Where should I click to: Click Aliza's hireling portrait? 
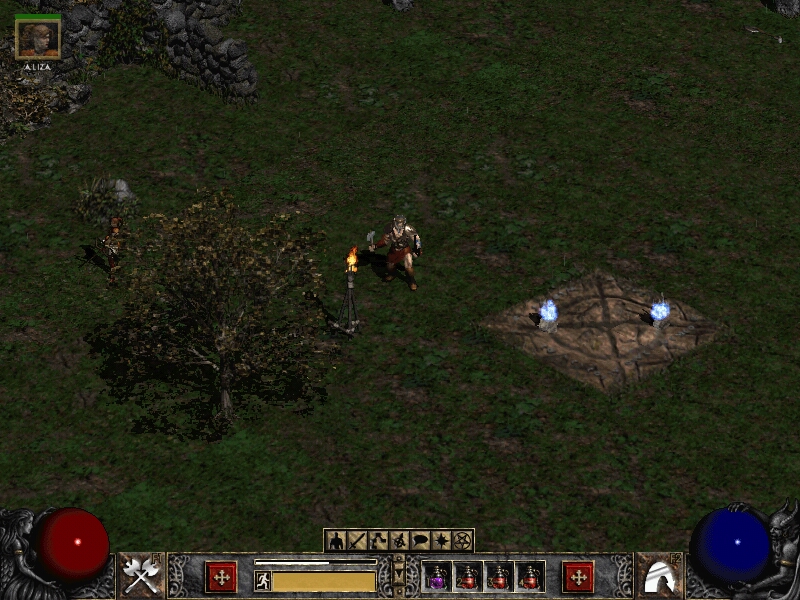38,38
